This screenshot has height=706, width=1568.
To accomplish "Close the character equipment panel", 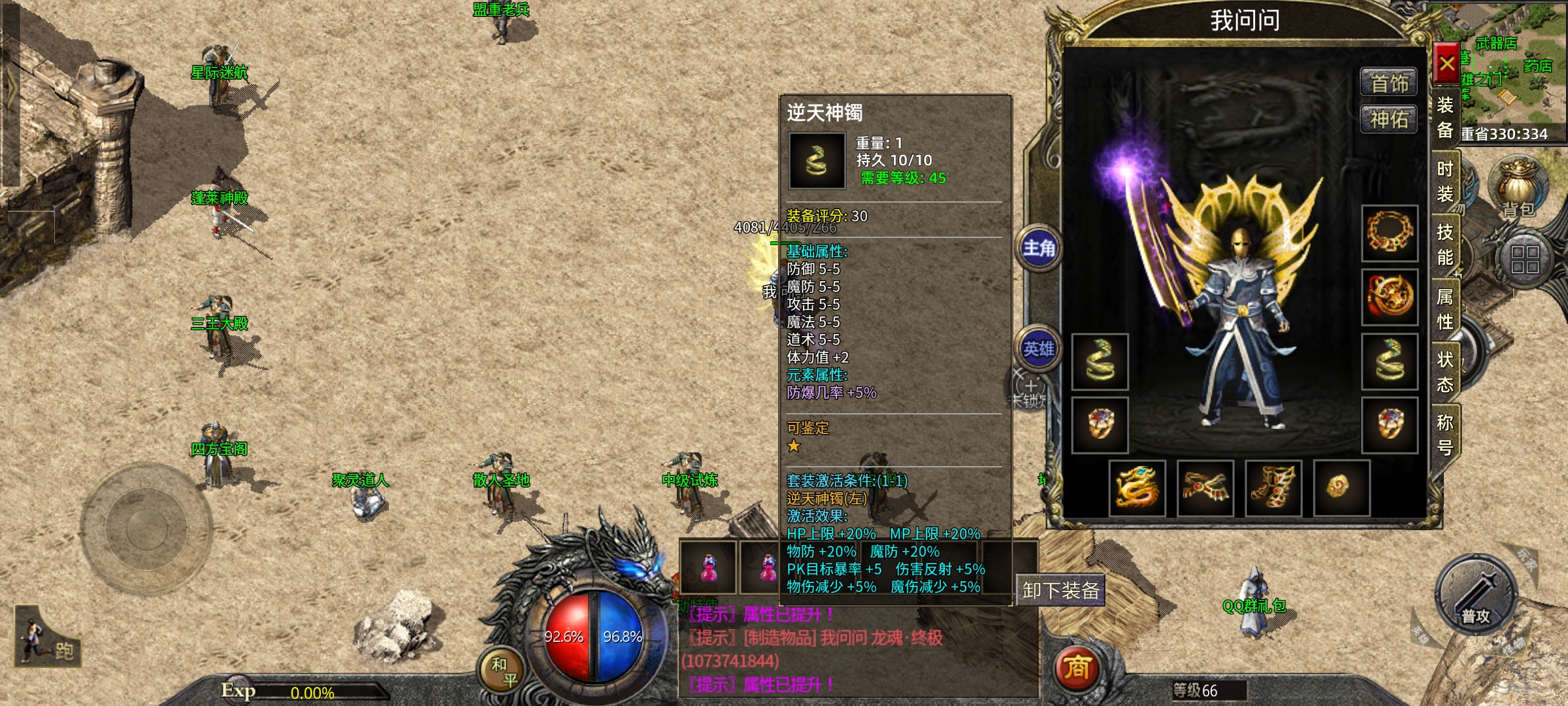I will [1446, 63].
